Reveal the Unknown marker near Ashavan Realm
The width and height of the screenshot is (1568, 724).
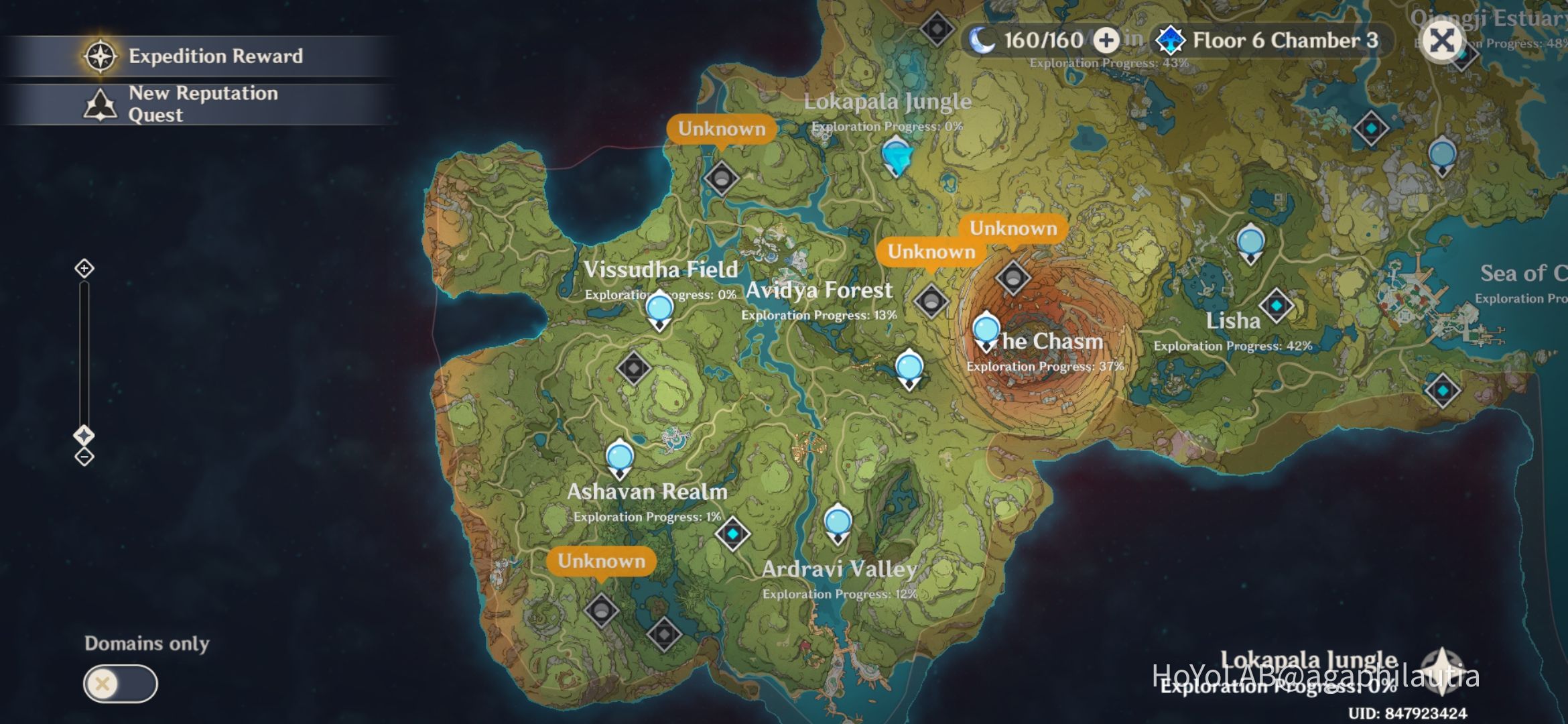602,560
